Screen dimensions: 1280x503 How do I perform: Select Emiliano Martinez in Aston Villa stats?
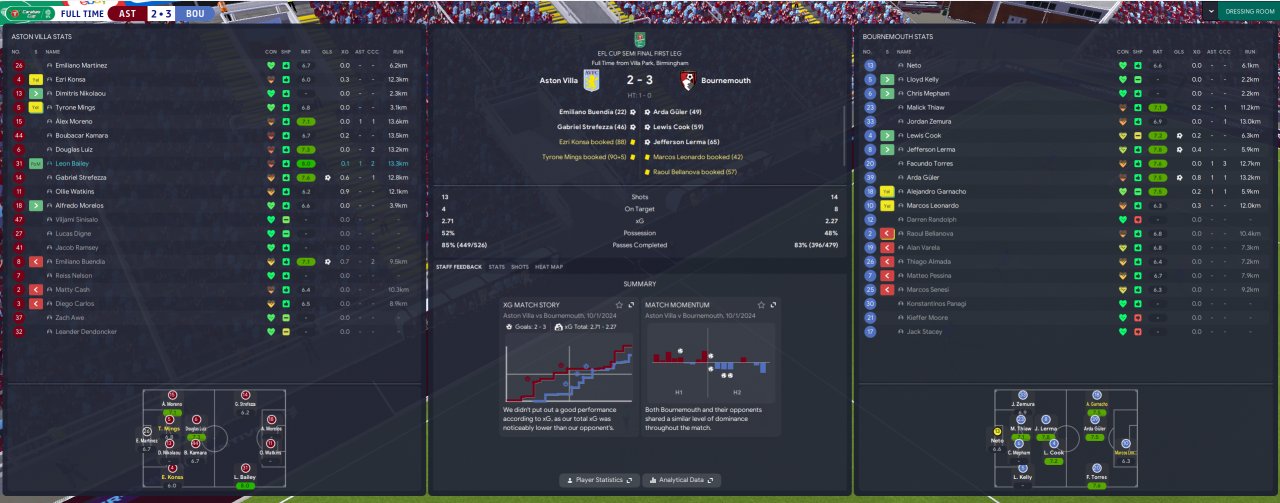tap(83, 65)
